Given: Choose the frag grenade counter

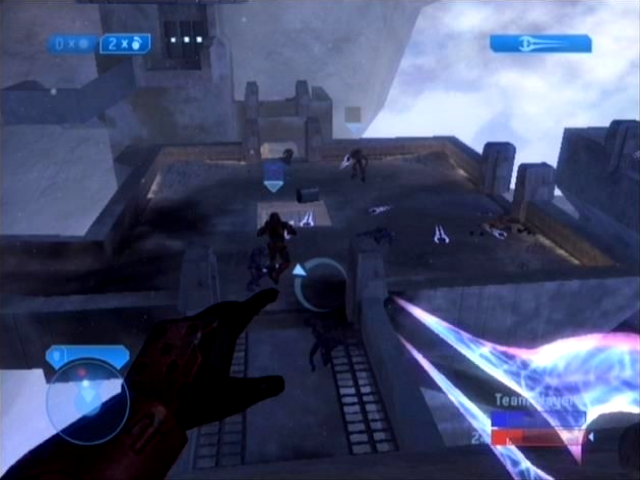Looking at the screenshot, I should pos(125,44).
